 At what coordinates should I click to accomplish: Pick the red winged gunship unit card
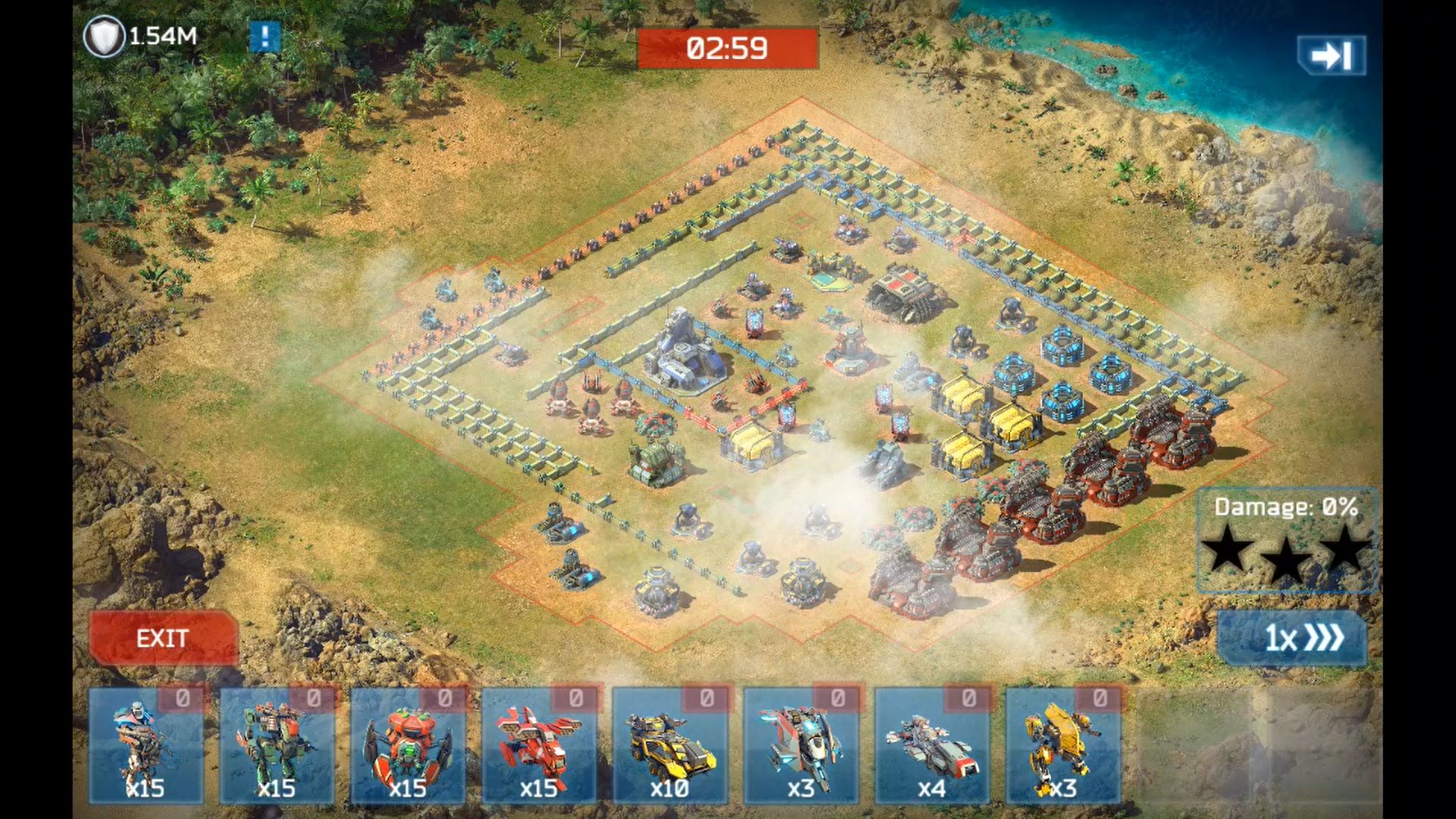click(538, 745)
